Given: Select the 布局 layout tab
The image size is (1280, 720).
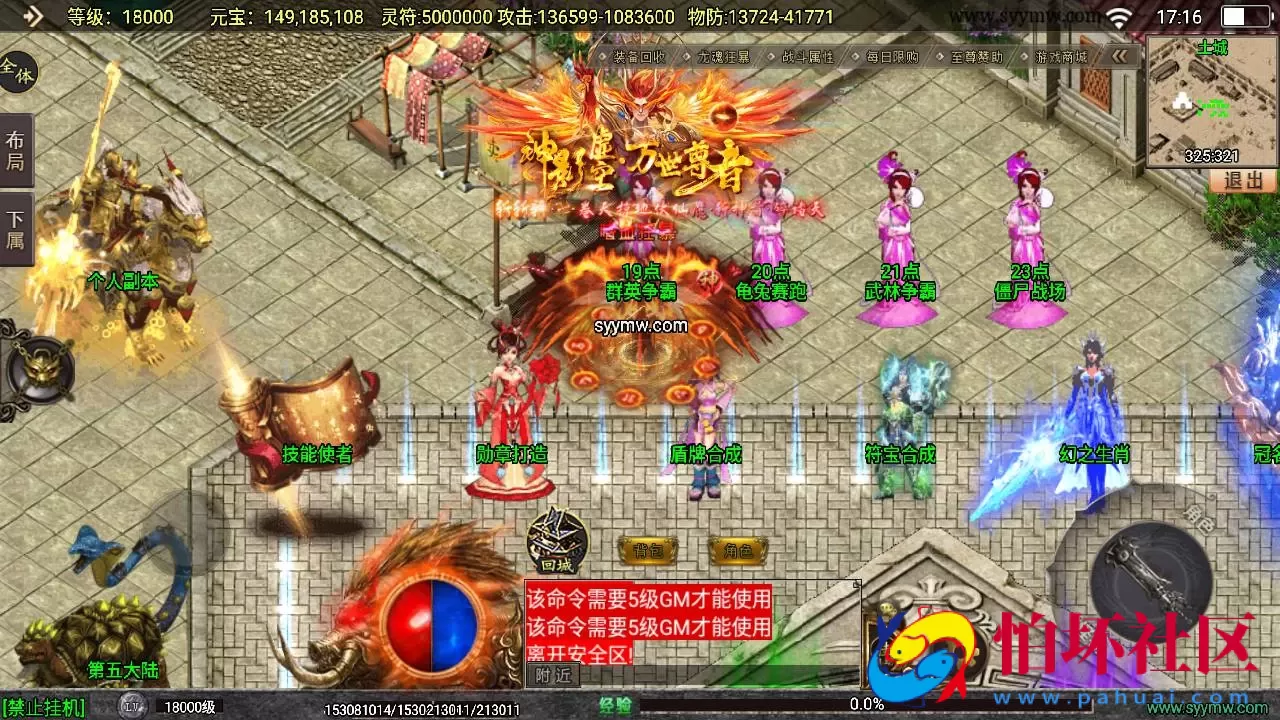Looking at the screenshot, I should 16,151.
